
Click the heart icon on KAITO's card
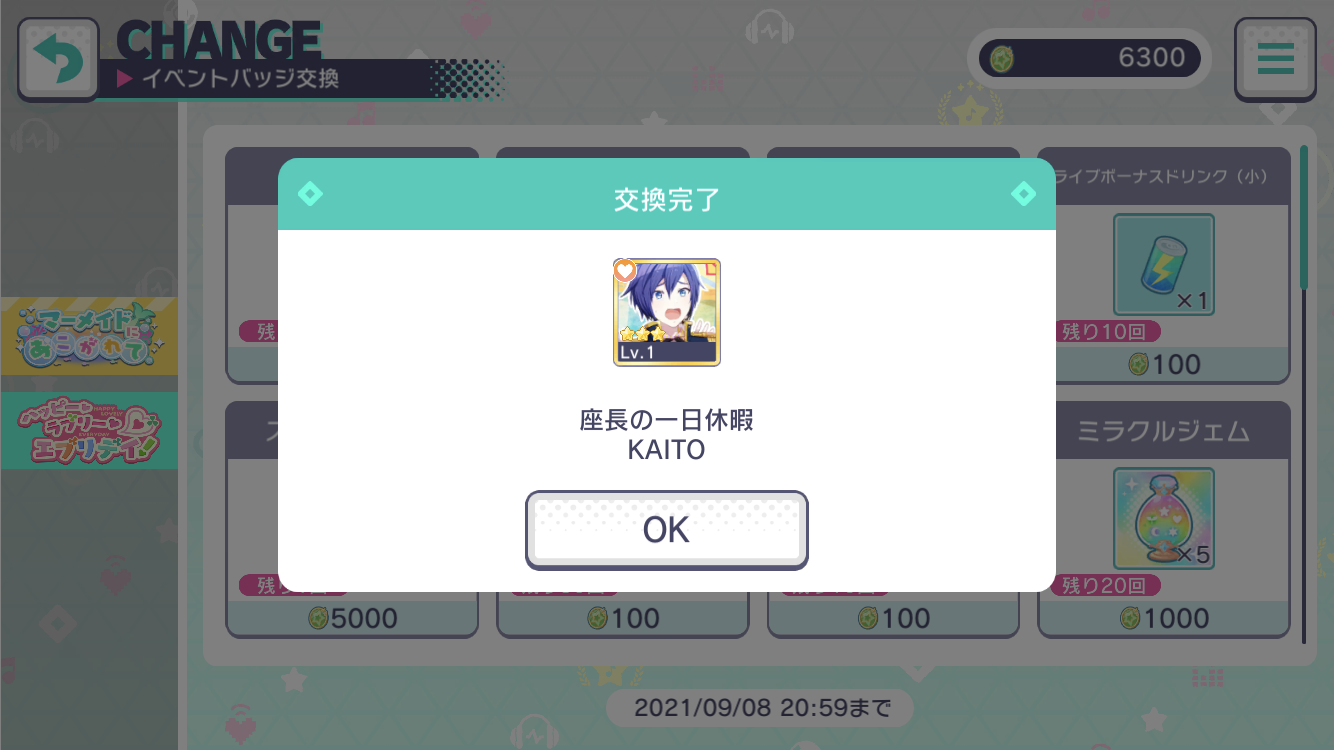pos(623,268)
